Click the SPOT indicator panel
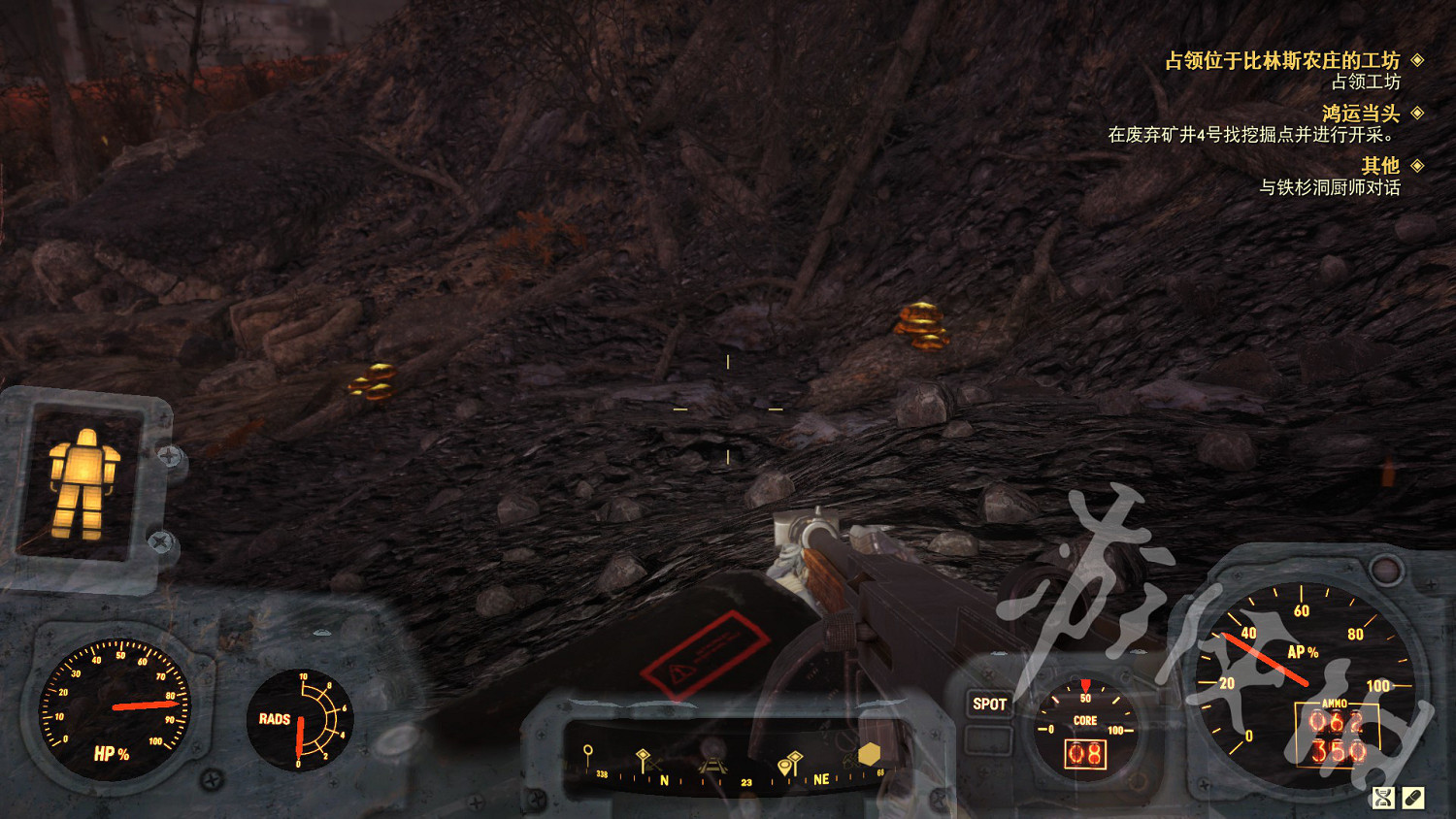Viewport: 1456px width, 819px height. pyautogui.click(x=989, y=704)
